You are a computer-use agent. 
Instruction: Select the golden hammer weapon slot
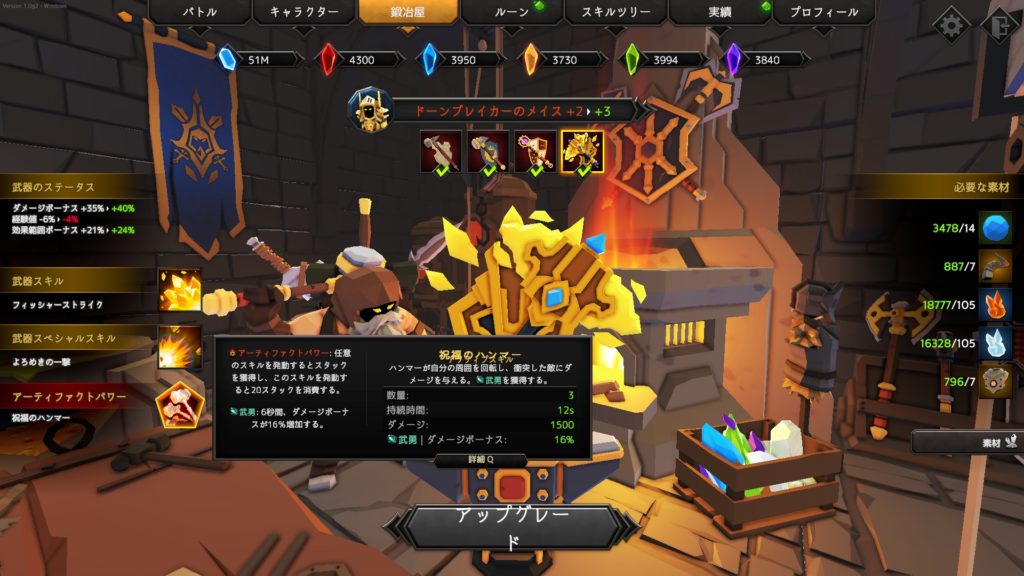[582, 152]
